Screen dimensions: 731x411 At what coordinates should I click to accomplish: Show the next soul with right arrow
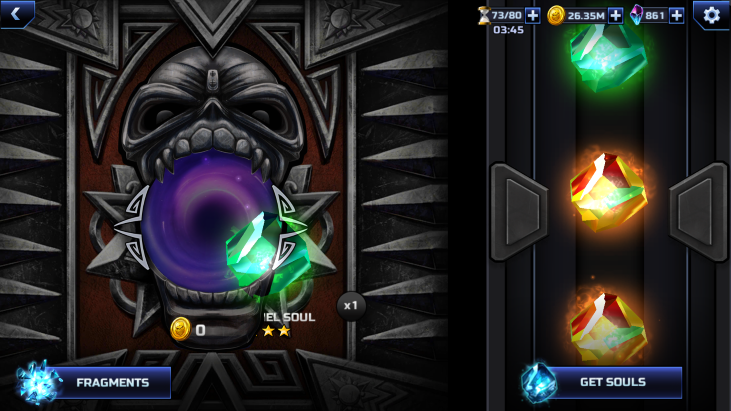click(x=697, y=212)
